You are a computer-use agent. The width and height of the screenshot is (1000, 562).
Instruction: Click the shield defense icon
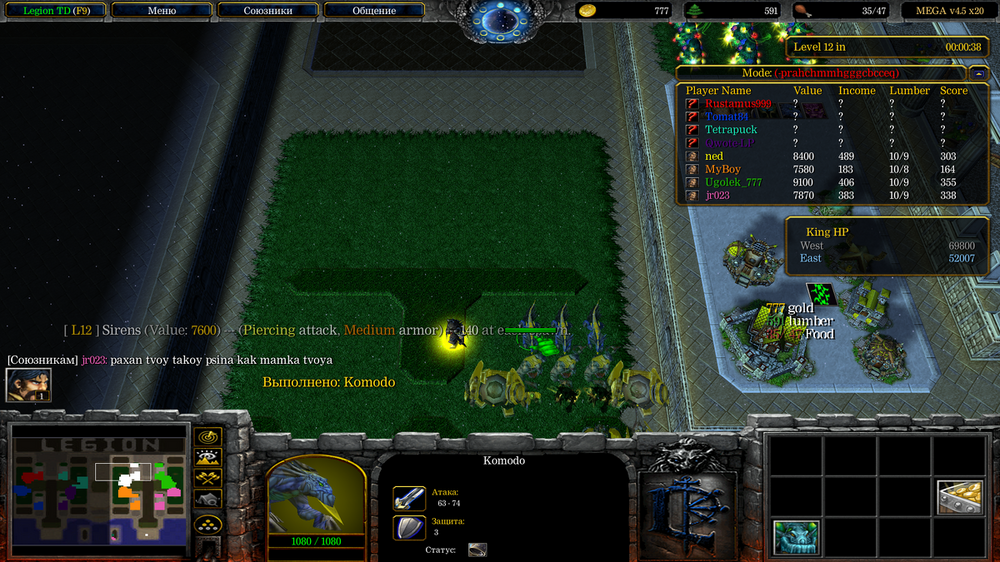(x=409, y=527)
